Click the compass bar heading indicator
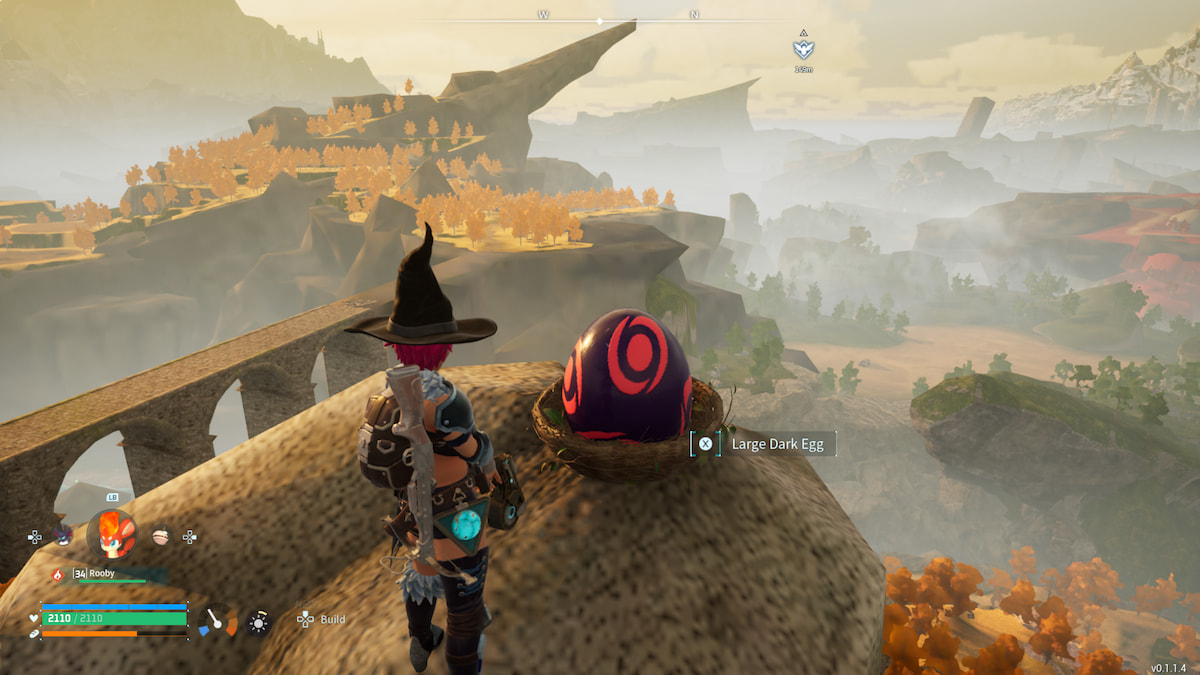1200x675 pixels. (599, 20)
